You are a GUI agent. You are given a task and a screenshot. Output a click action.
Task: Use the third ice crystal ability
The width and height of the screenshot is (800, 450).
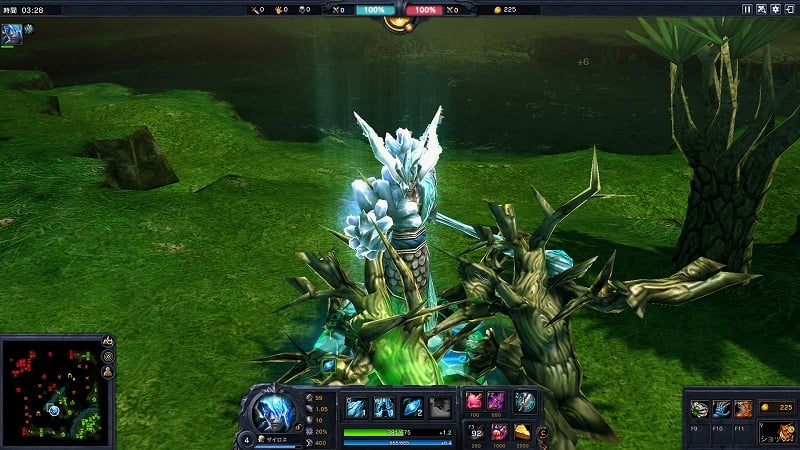tap(413, 406)
